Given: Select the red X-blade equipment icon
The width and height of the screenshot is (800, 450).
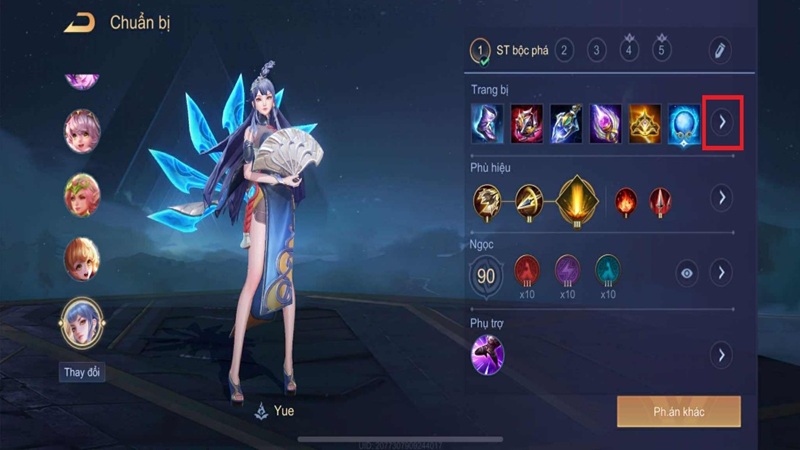Looking at the screenshot, I should [x=527, y=122].
